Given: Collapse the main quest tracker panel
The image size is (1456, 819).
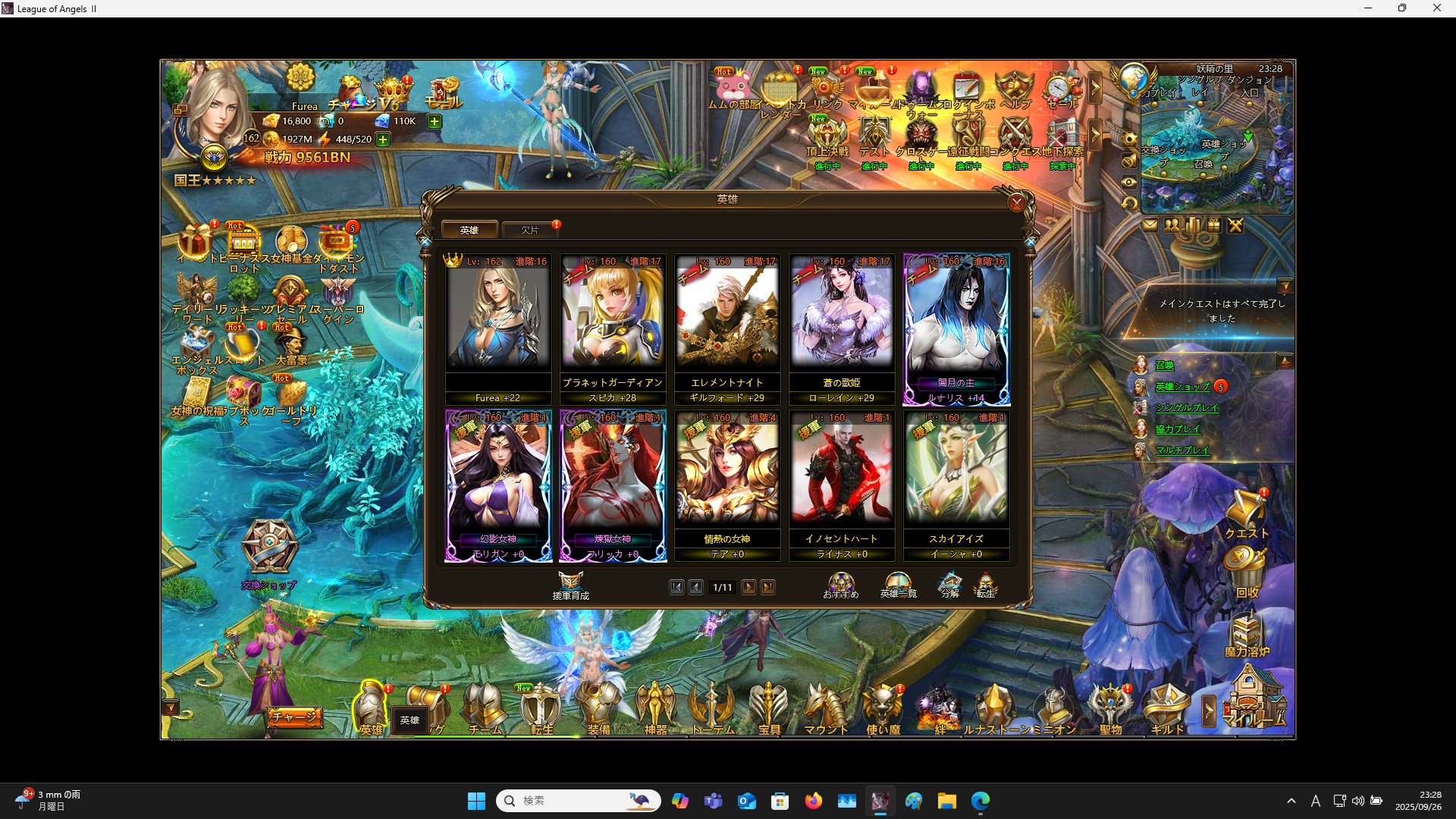Looking at the screenshot, I should (x=1287, y=286).
